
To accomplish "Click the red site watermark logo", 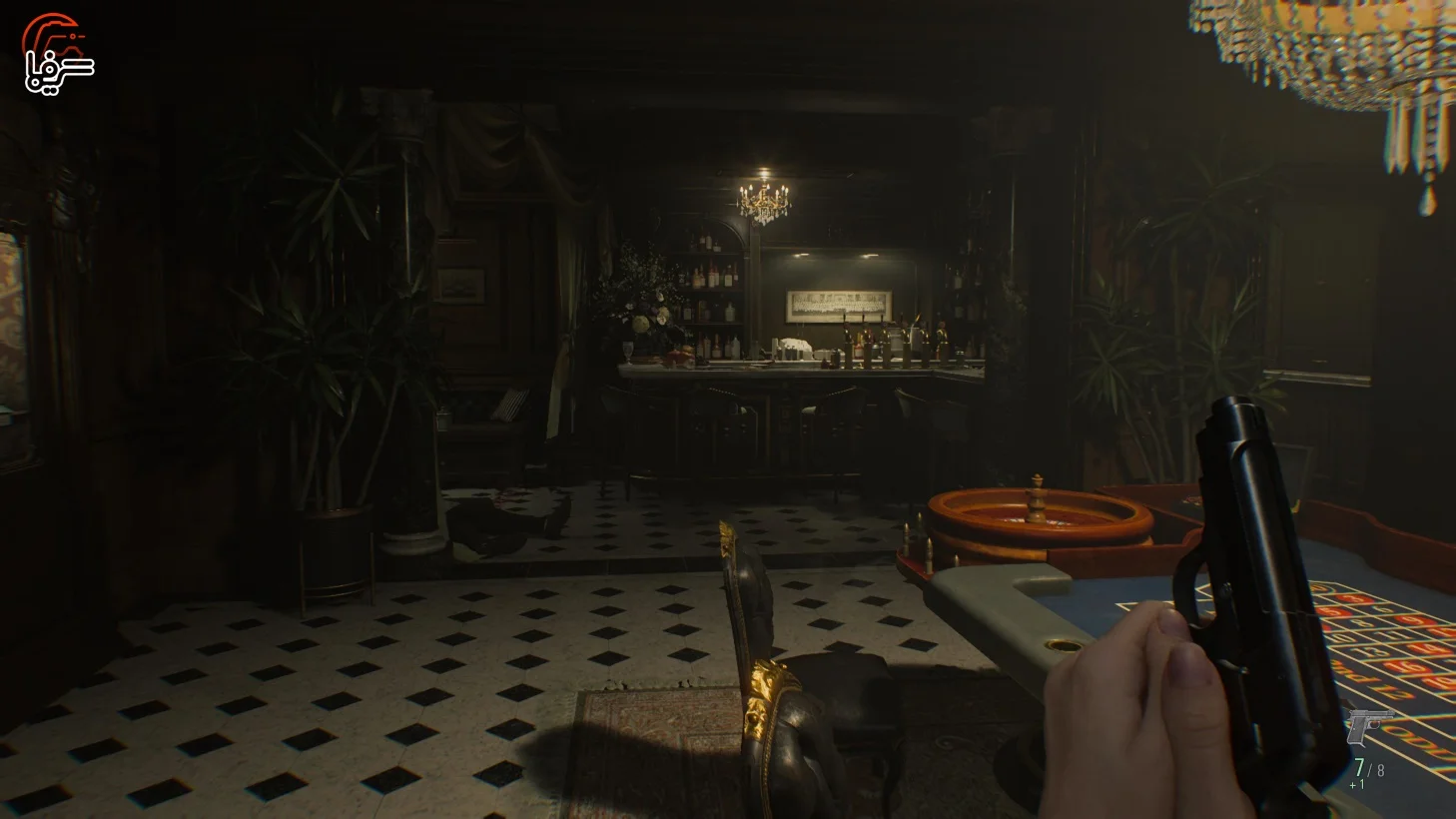I will tap(58, 54).
